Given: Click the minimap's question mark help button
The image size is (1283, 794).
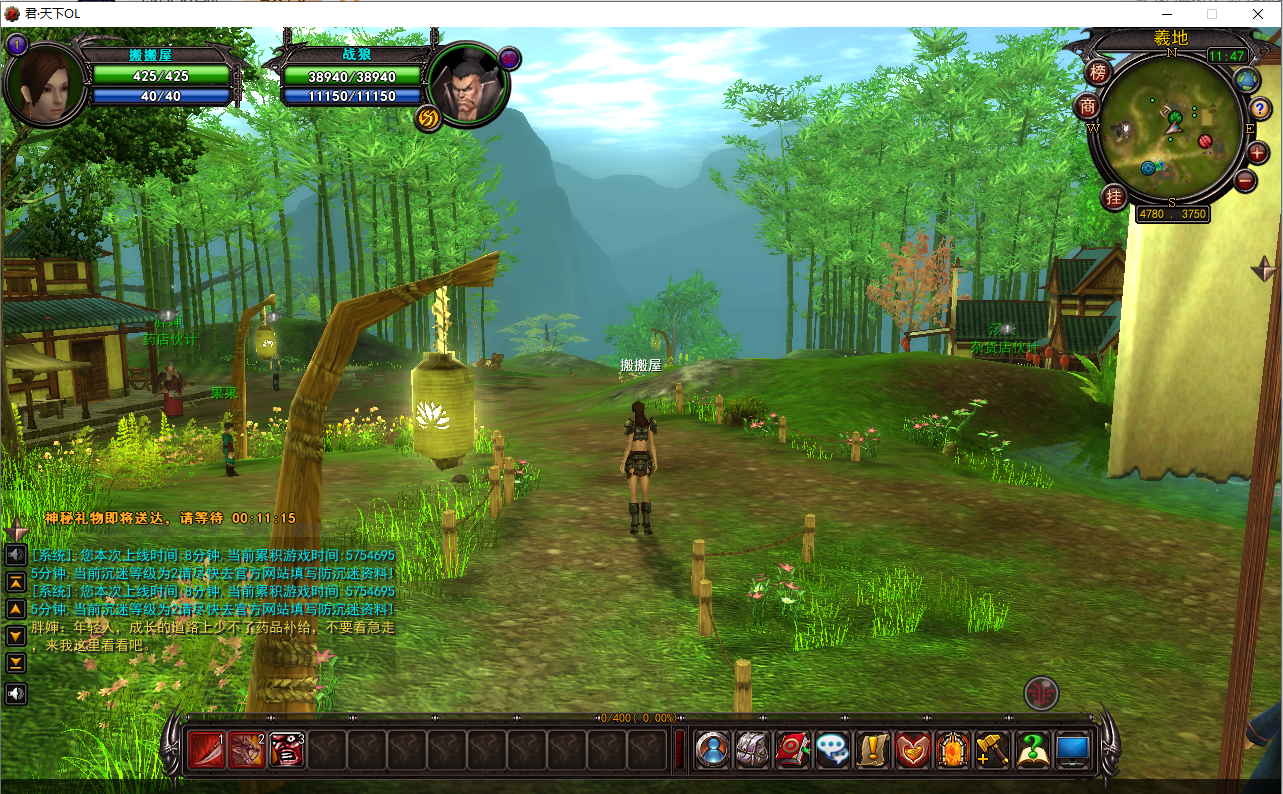Looking at the screenshot, I should point(1262,107).
